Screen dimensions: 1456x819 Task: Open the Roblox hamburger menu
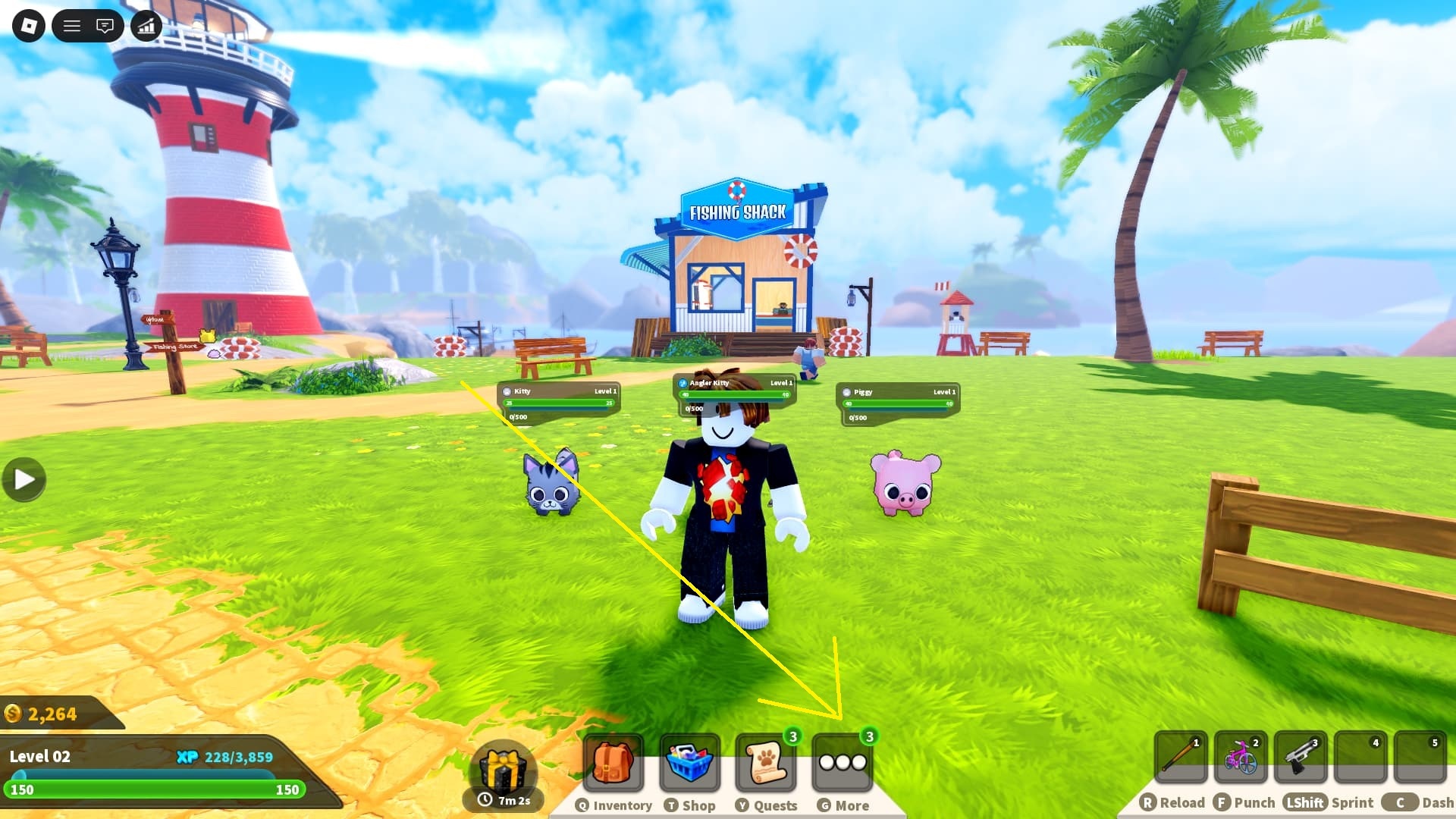point(74,25)
